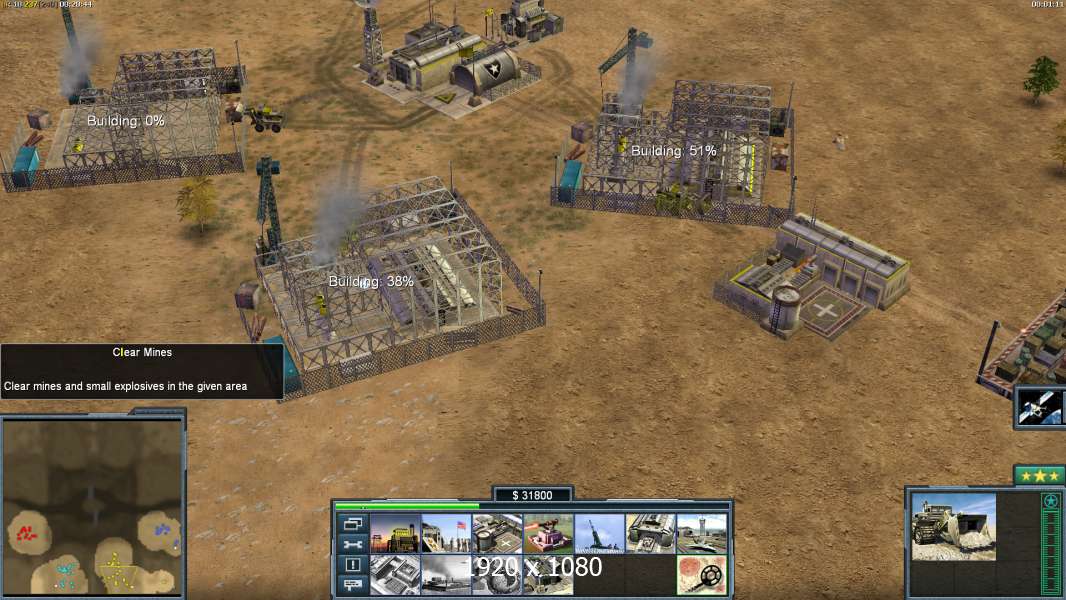Build the laser defense turret
The height and width of the screenshot is (600, 1066).
(548, 534)
